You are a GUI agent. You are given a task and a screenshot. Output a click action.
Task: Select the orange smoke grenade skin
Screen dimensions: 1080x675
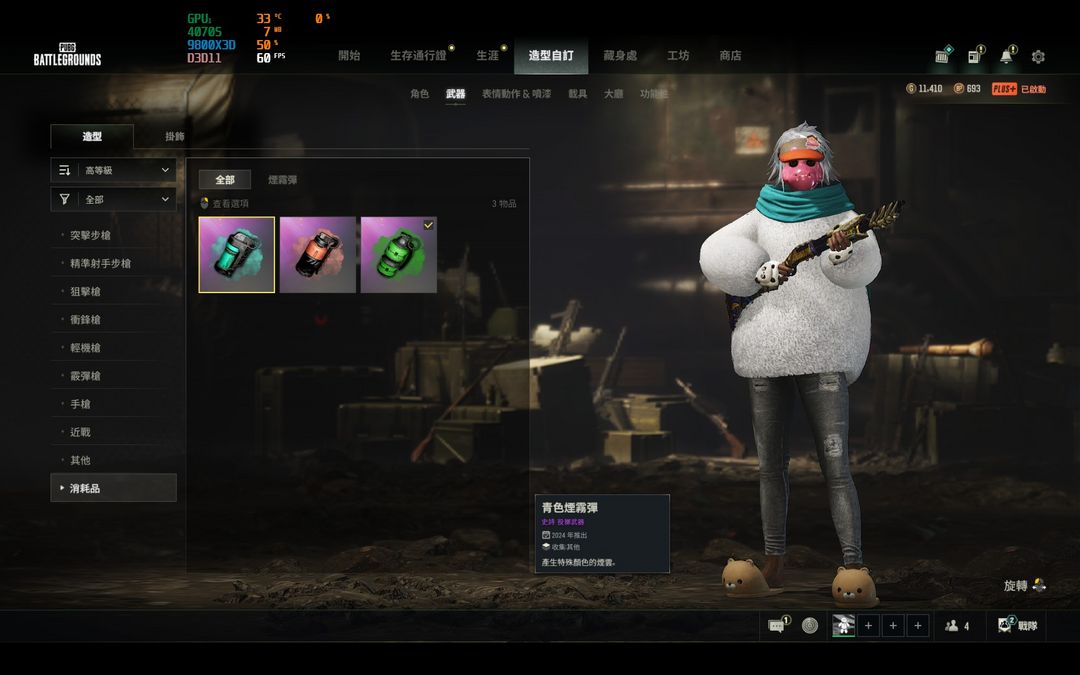point(318,255)
